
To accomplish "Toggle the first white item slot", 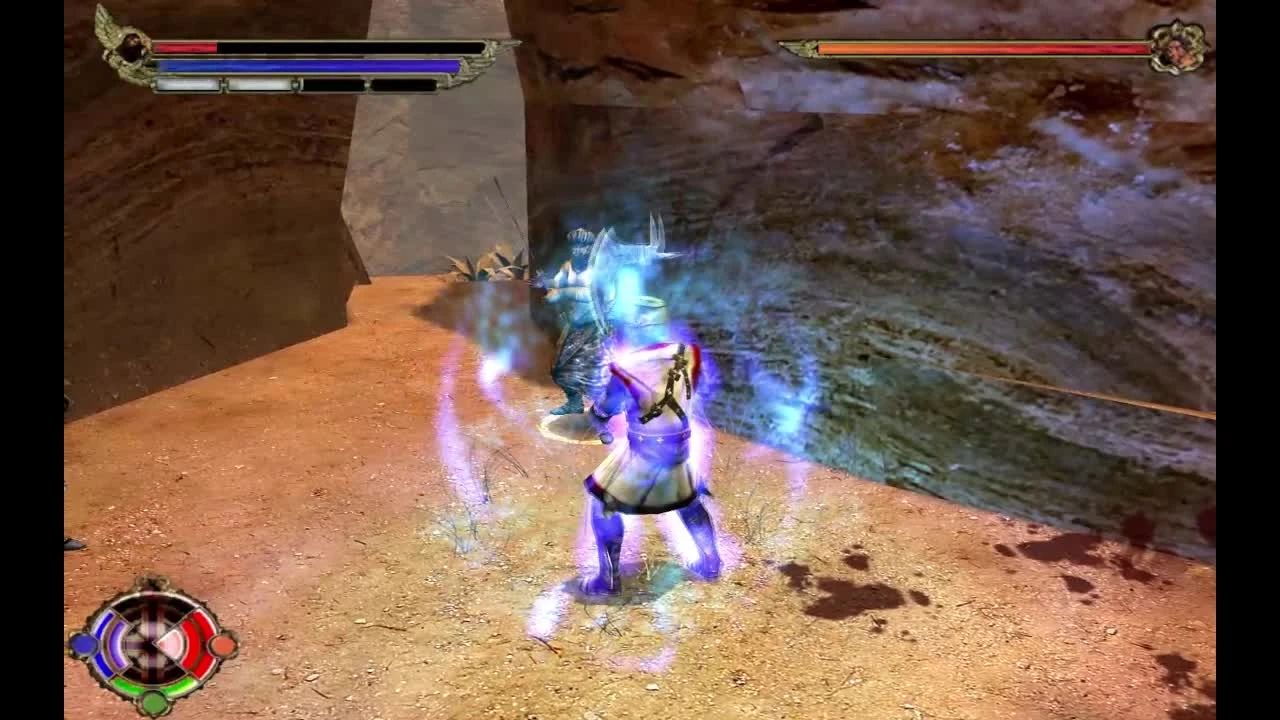I will [187, 85].
